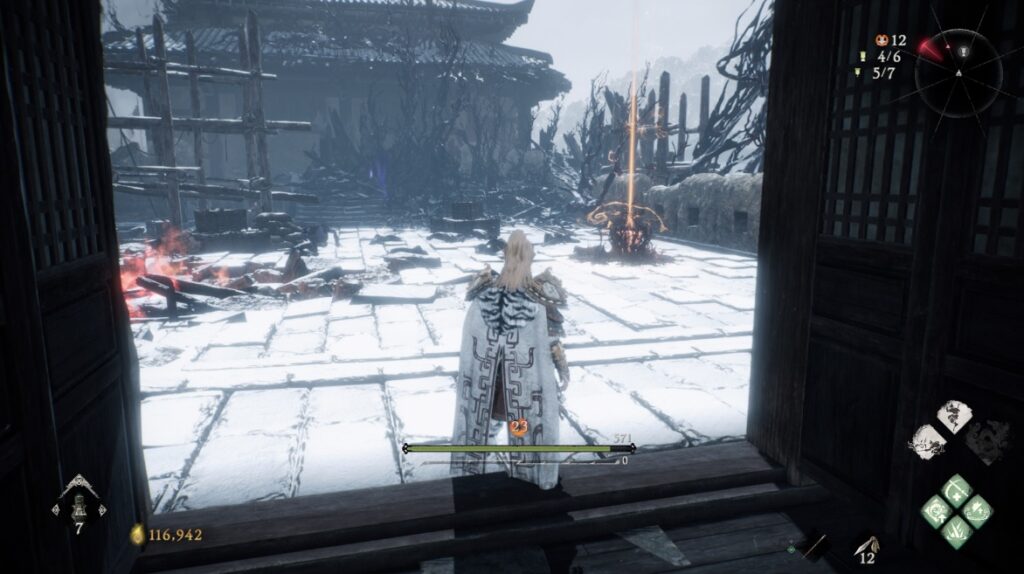Choose the left white ink-painting skill icon
The image size is (1024, 574).
point(928,441)
